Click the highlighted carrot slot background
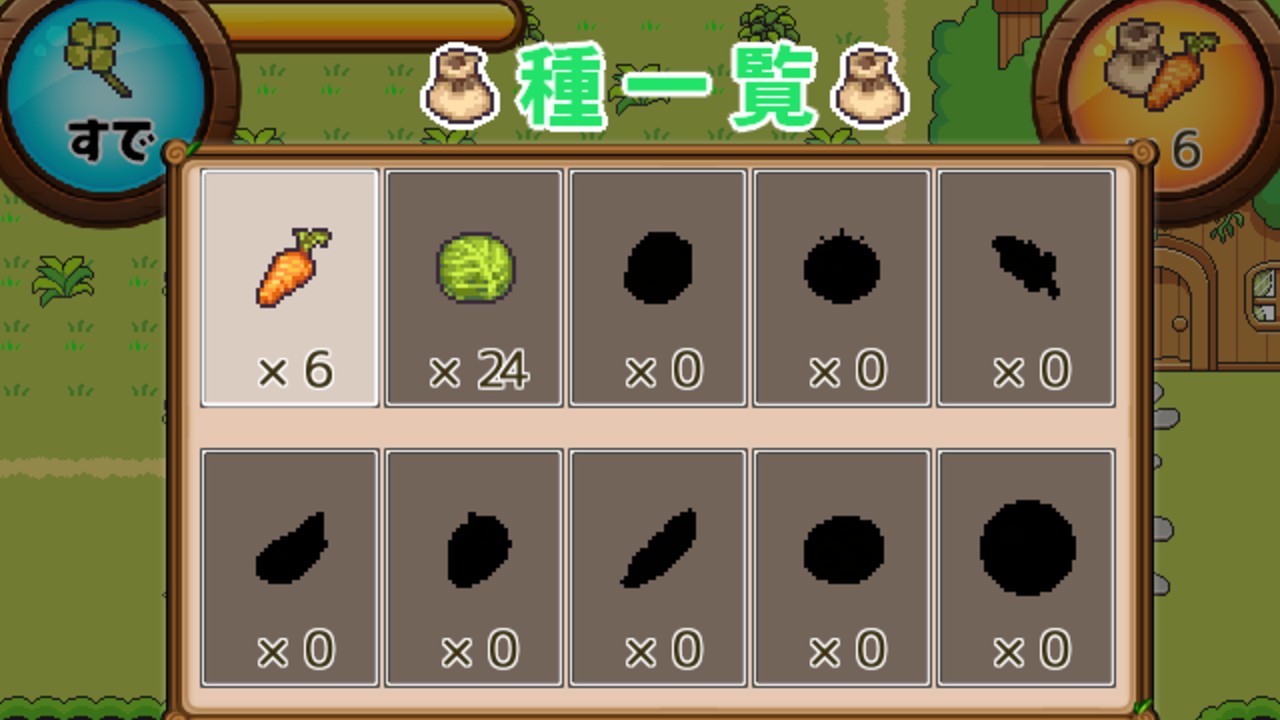The image size is (1280, 720). click(x=289, y=240)
